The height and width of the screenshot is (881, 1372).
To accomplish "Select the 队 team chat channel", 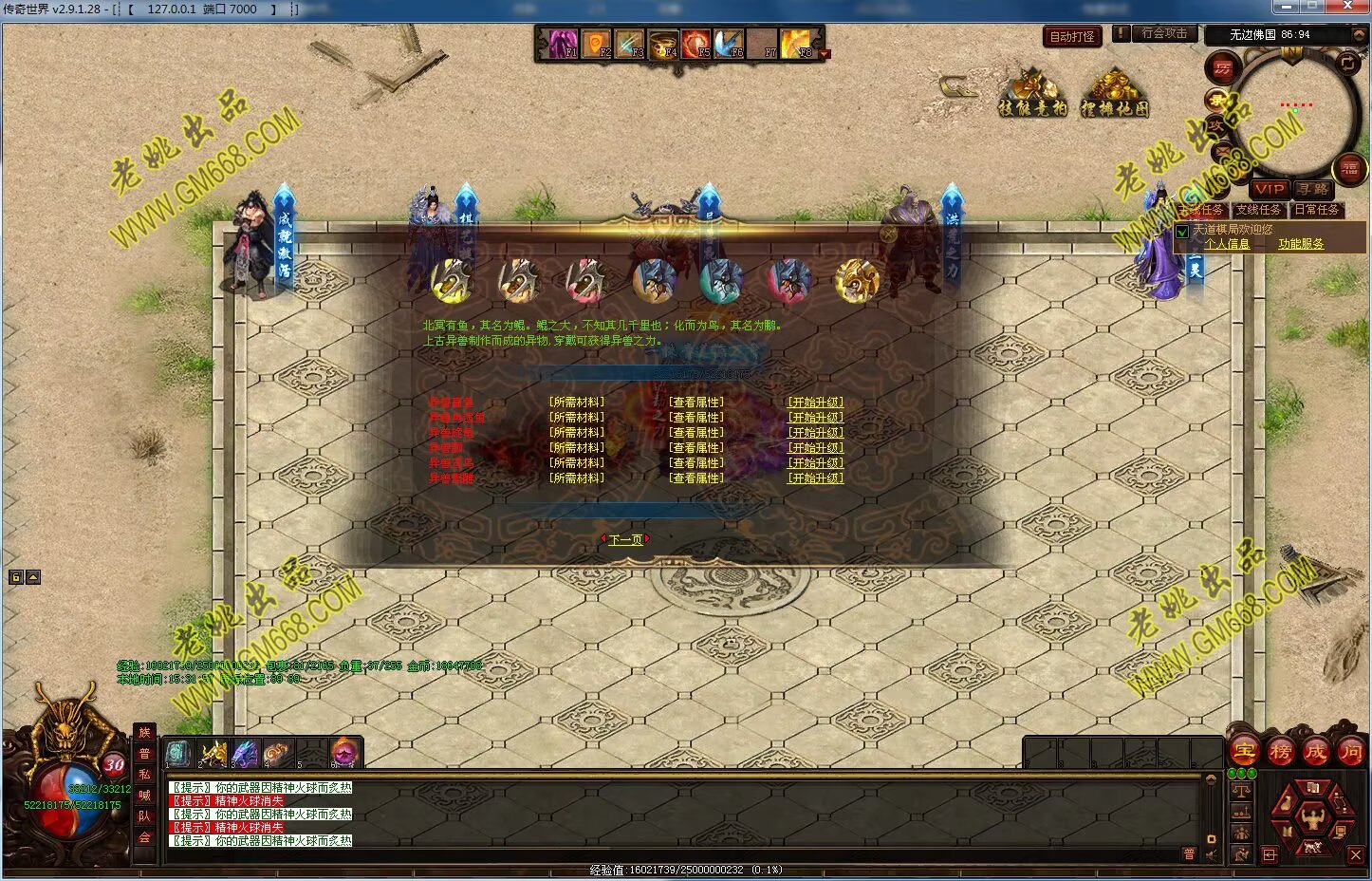I will coord(144,816).
